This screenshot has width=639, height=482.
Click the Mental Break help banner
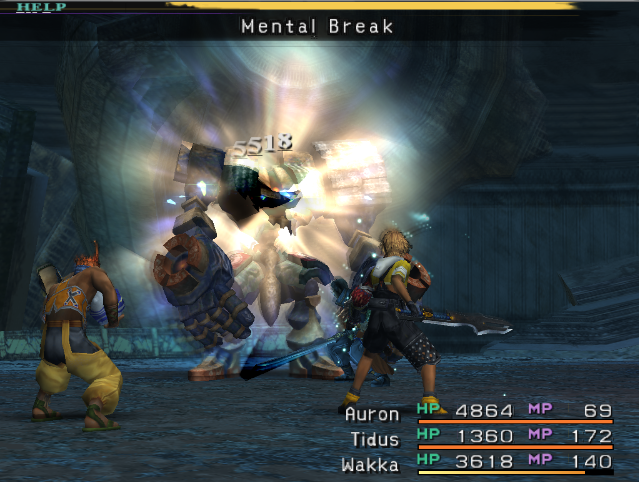[x=318, y=26]
